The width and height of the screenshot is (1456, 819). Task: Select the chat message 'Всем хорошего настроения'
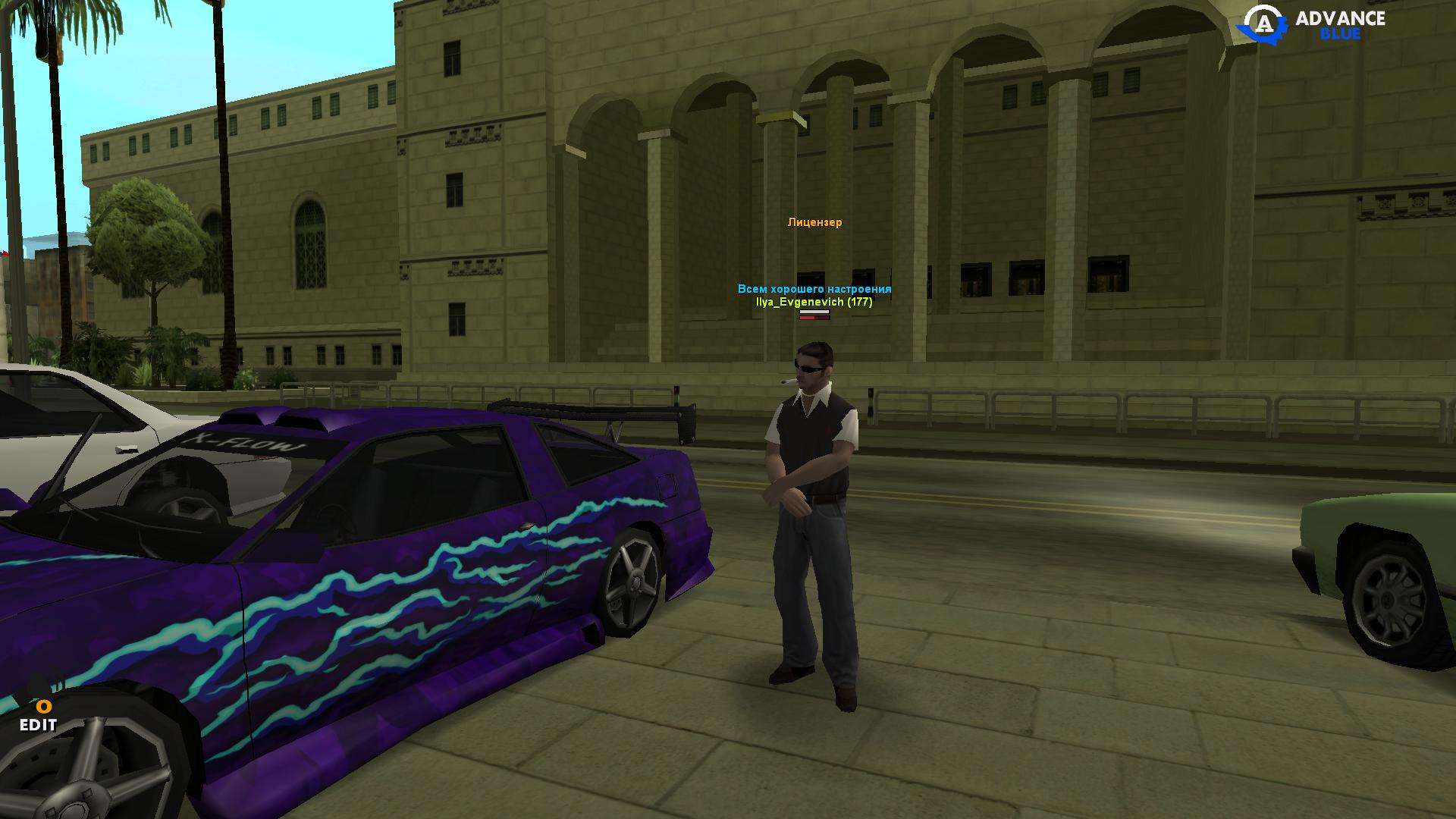(x=814, y=288)
